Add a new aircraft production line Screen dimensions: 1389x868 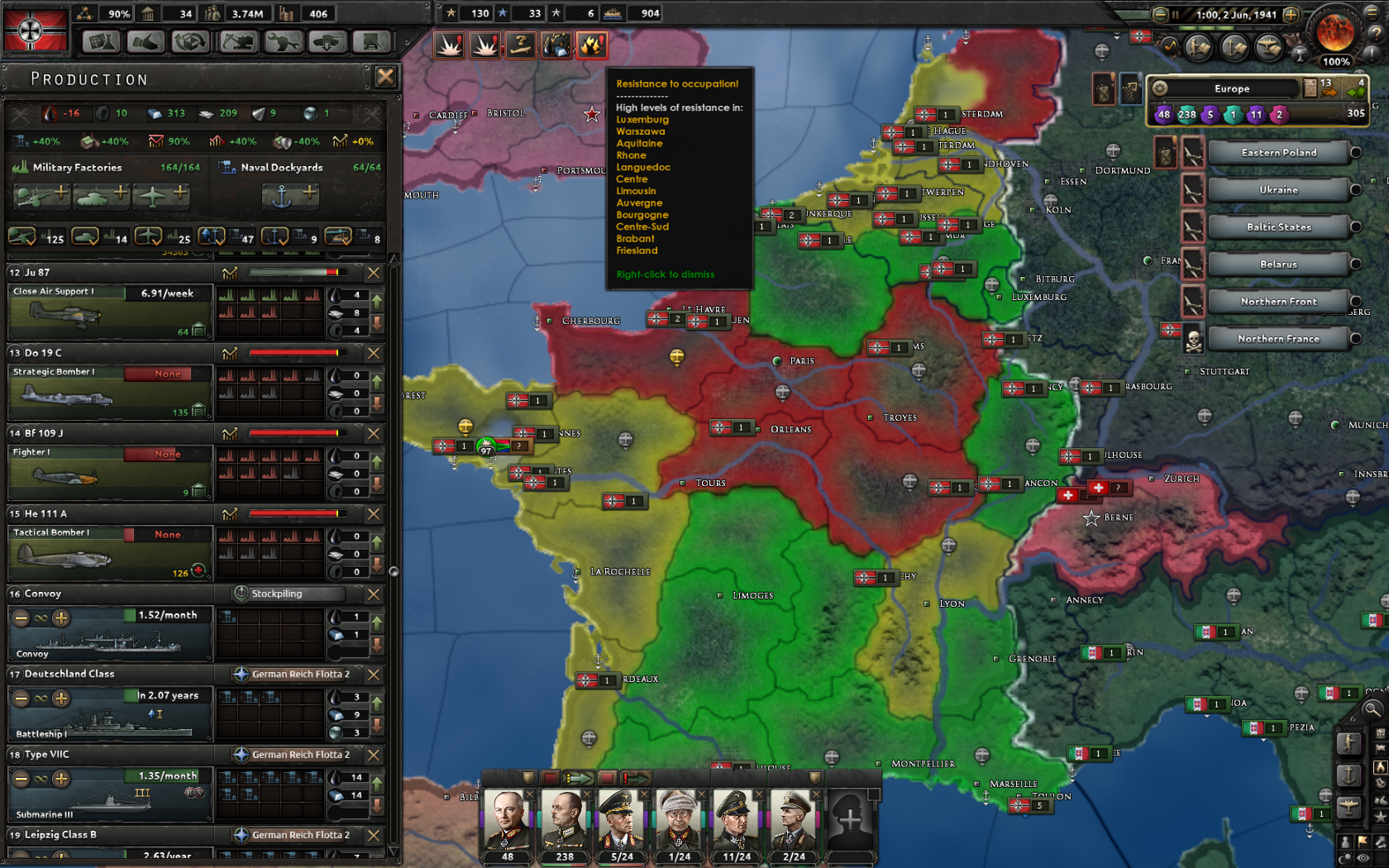tap(163, 196)
